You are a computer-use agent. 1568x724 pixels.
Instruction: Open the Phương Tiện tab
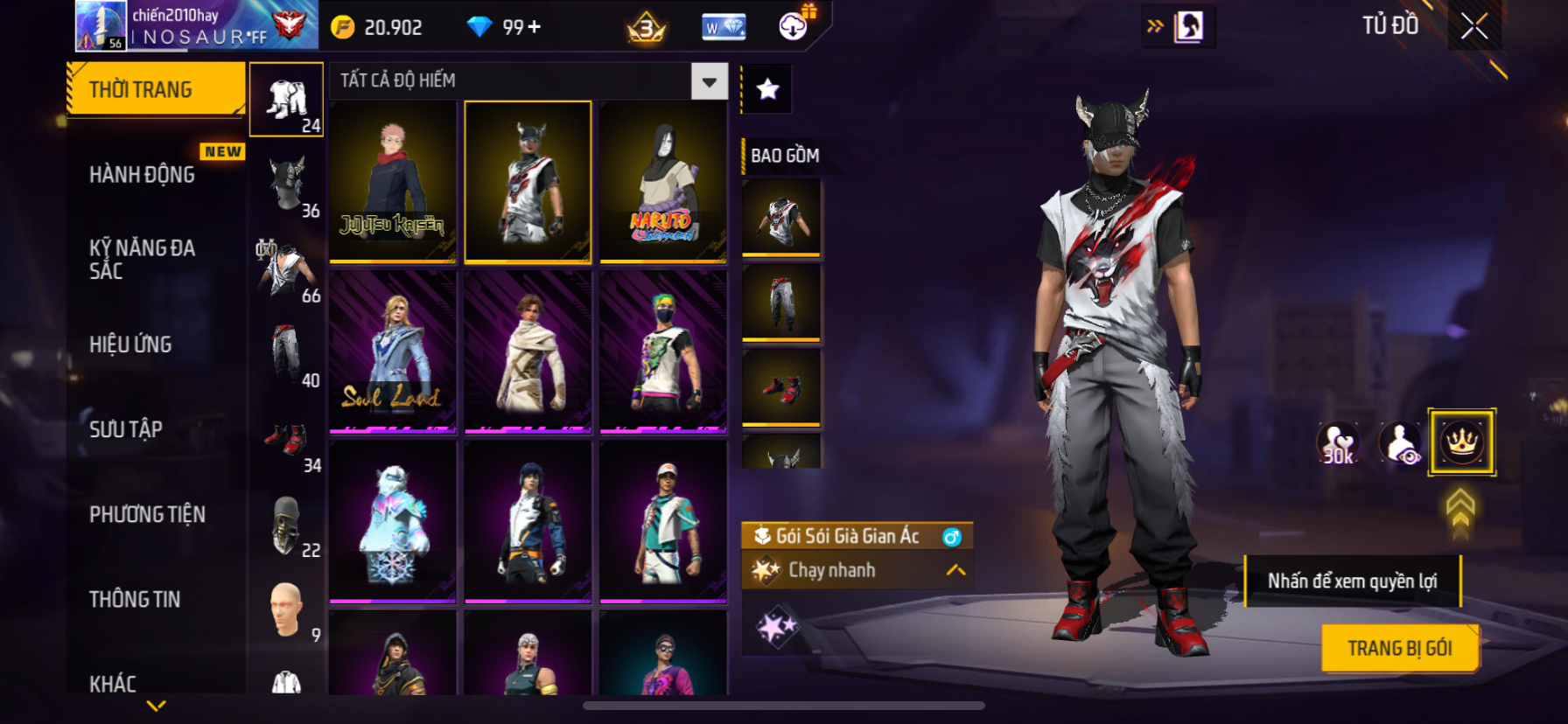point(147,514)
